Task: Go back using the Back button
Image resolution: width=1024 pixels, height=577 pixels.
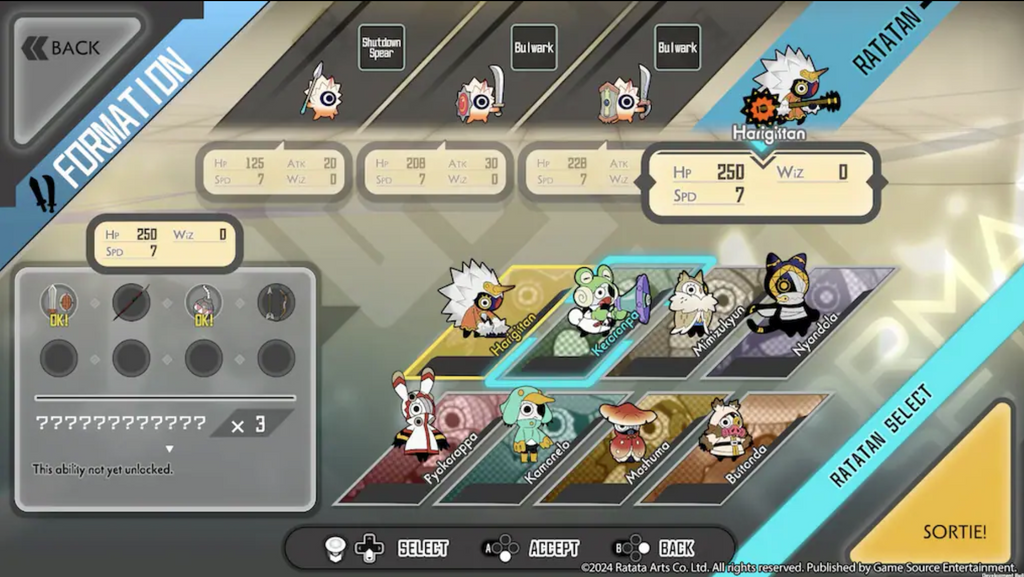Action: 66,47
